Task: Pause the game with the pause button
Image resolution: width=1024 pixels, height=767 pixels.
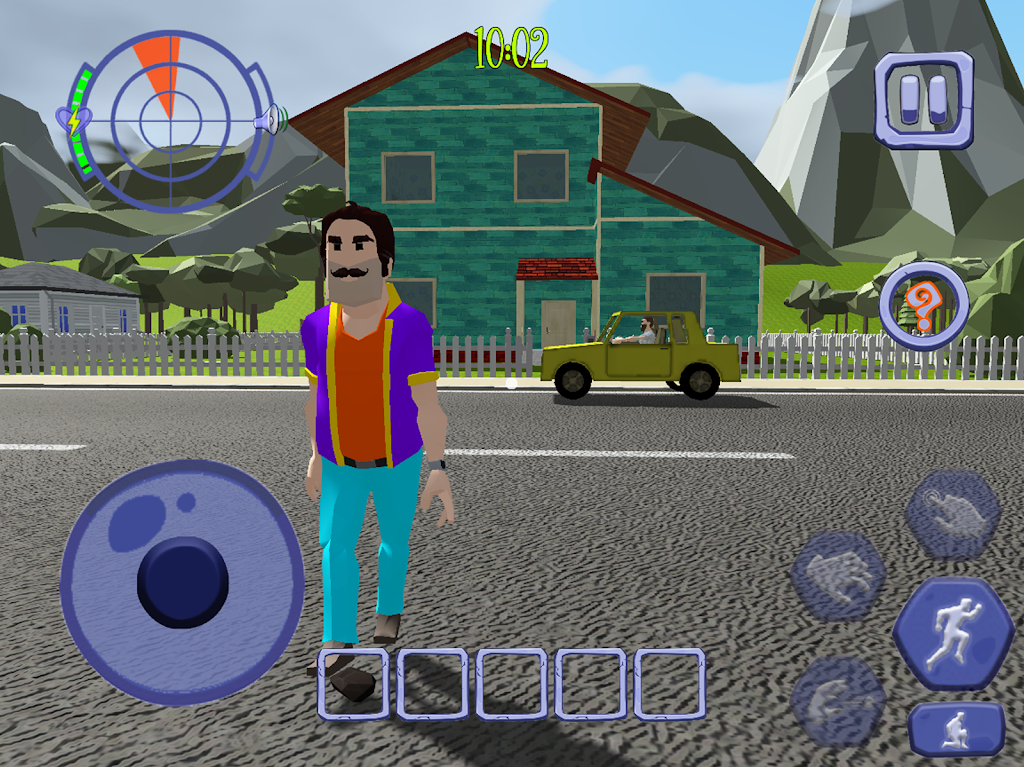Action: 923,100
